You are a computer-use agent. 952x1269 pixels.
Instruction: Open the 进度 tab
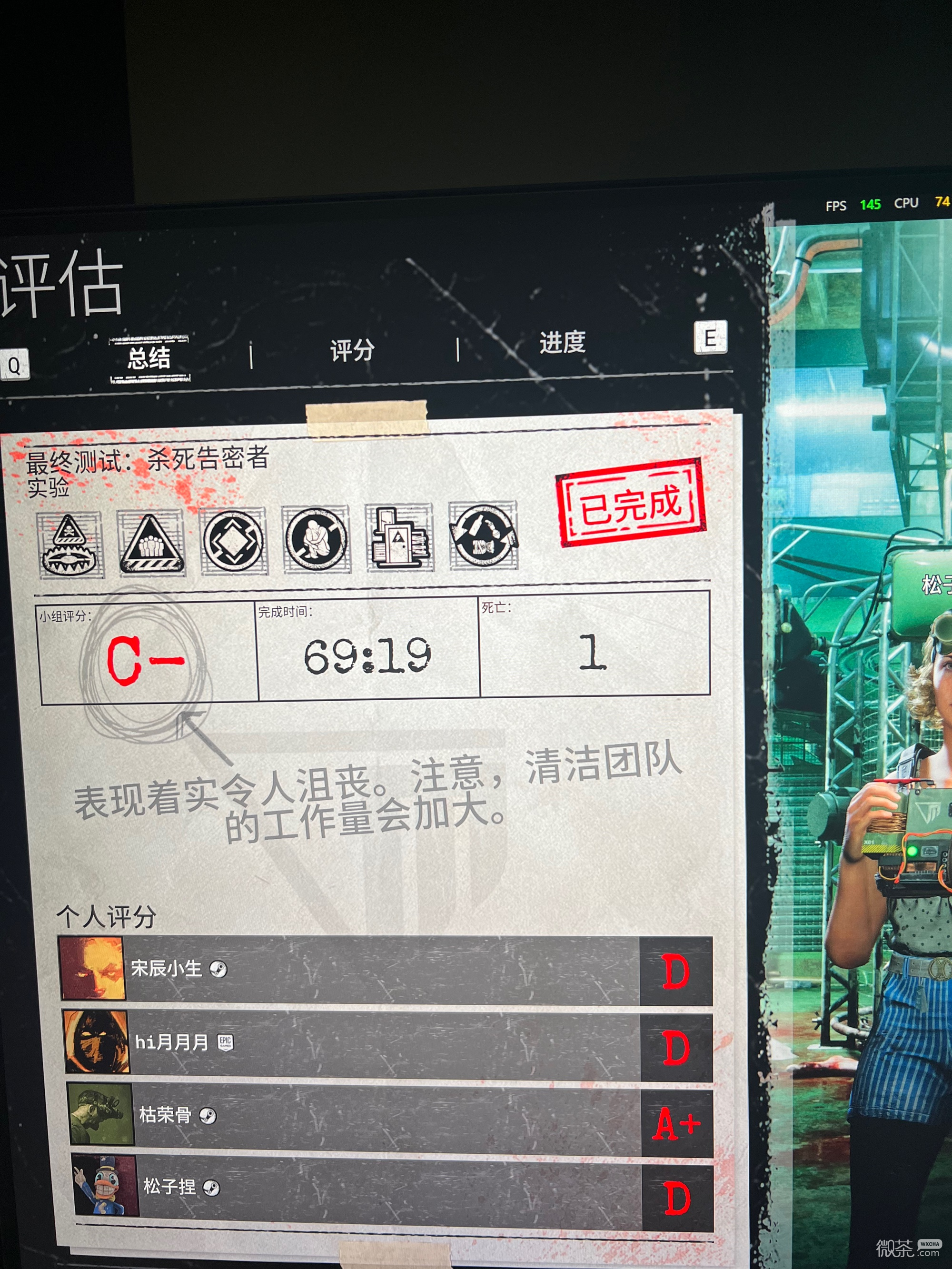click(561, 344)
